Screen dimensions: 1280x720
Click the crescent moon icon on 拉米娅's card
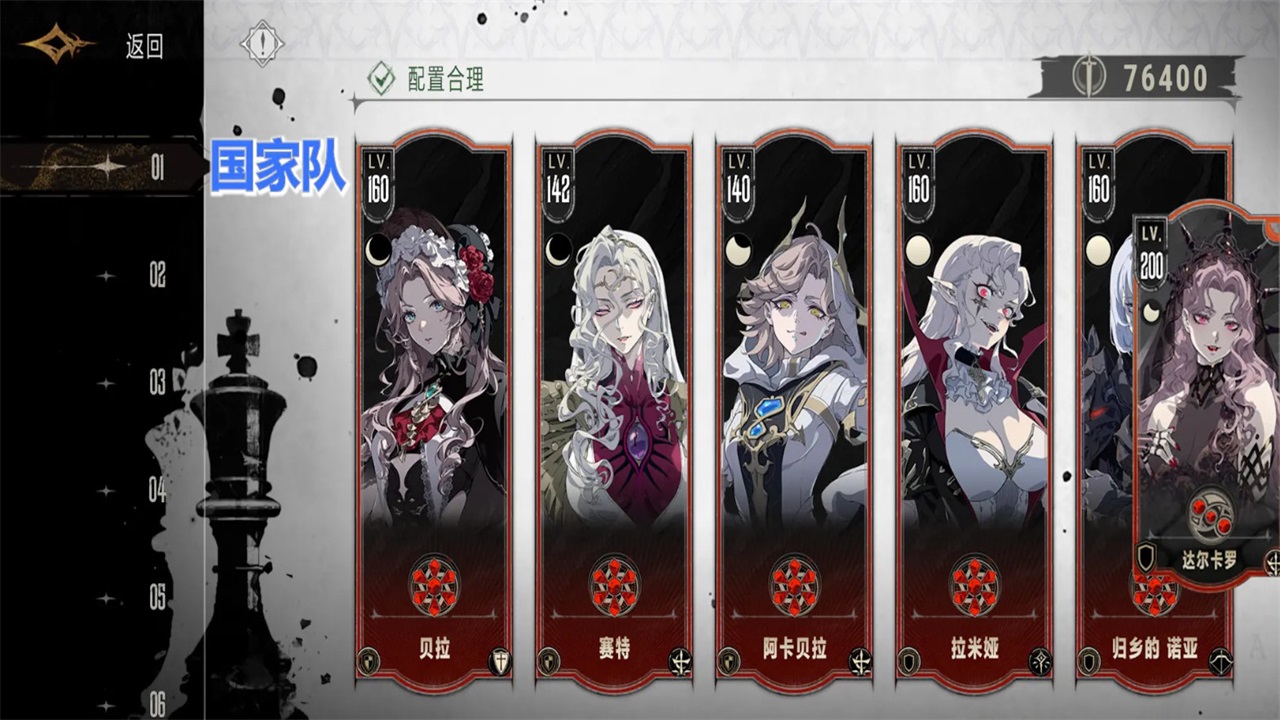[x=916, y=249]
